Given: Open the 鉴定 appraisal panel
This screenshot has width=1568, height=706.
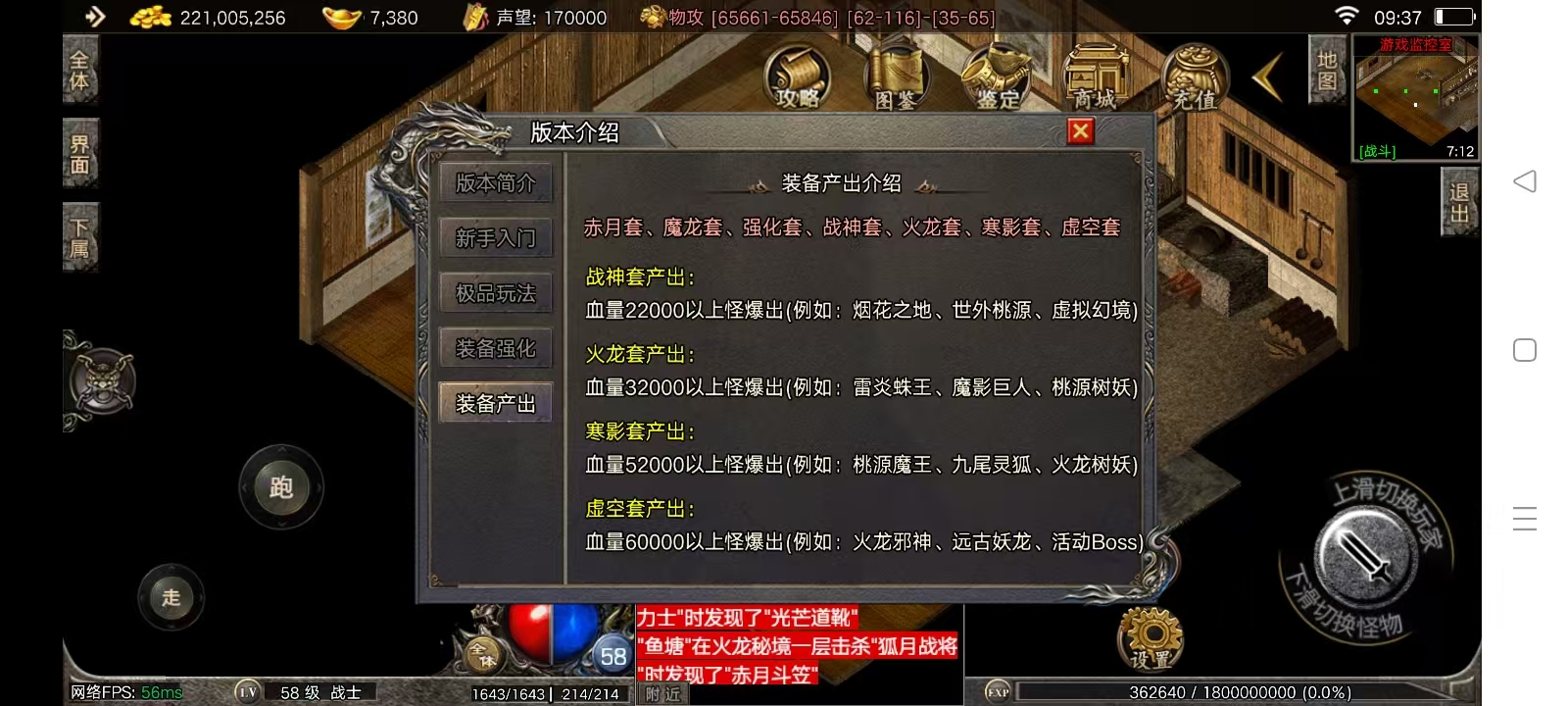Looking at the screenshot, I should point(997,78).
